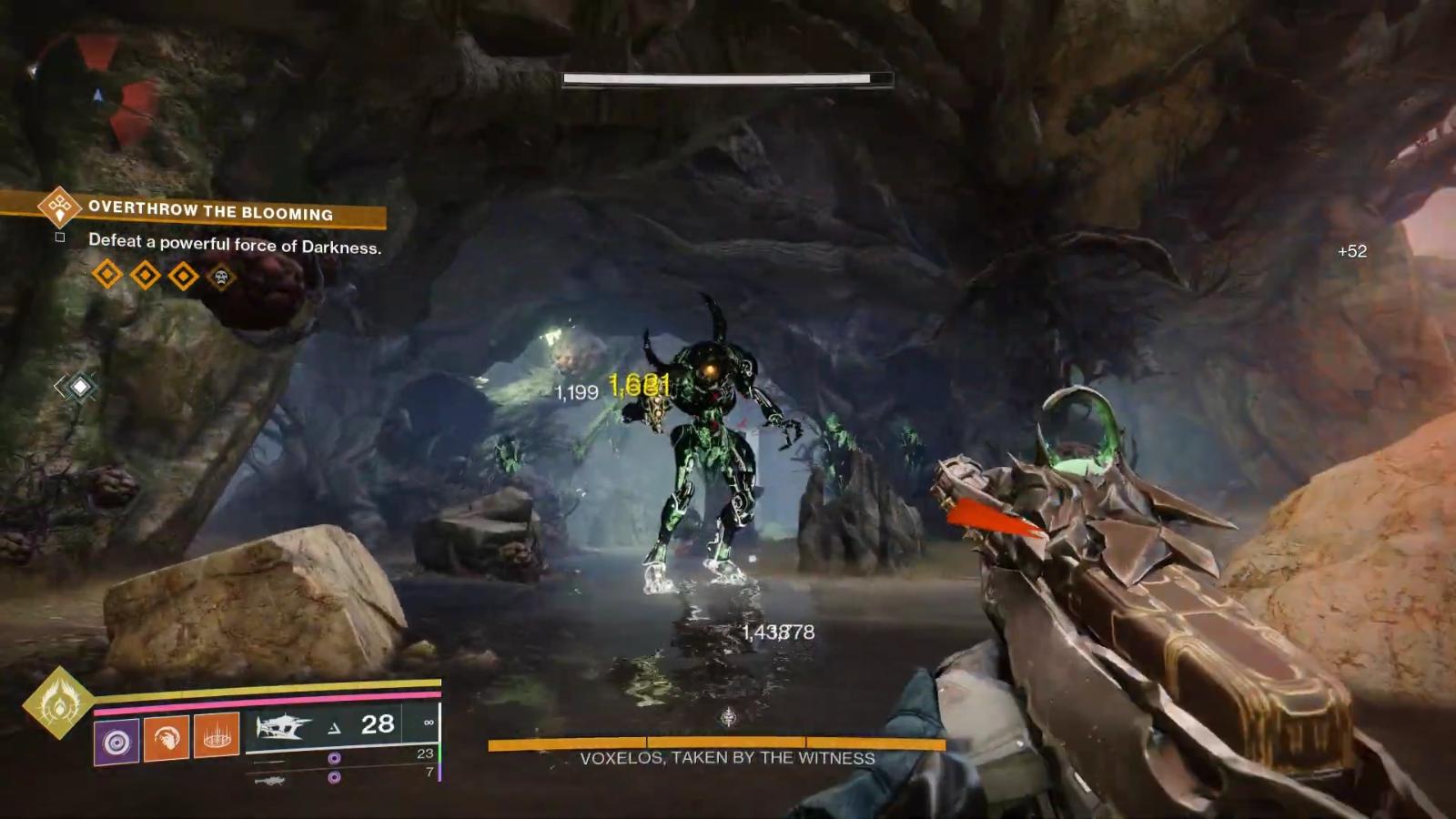Toggle the objective checkbox beside Defeat a powerful force

click(x=59, y=238)
